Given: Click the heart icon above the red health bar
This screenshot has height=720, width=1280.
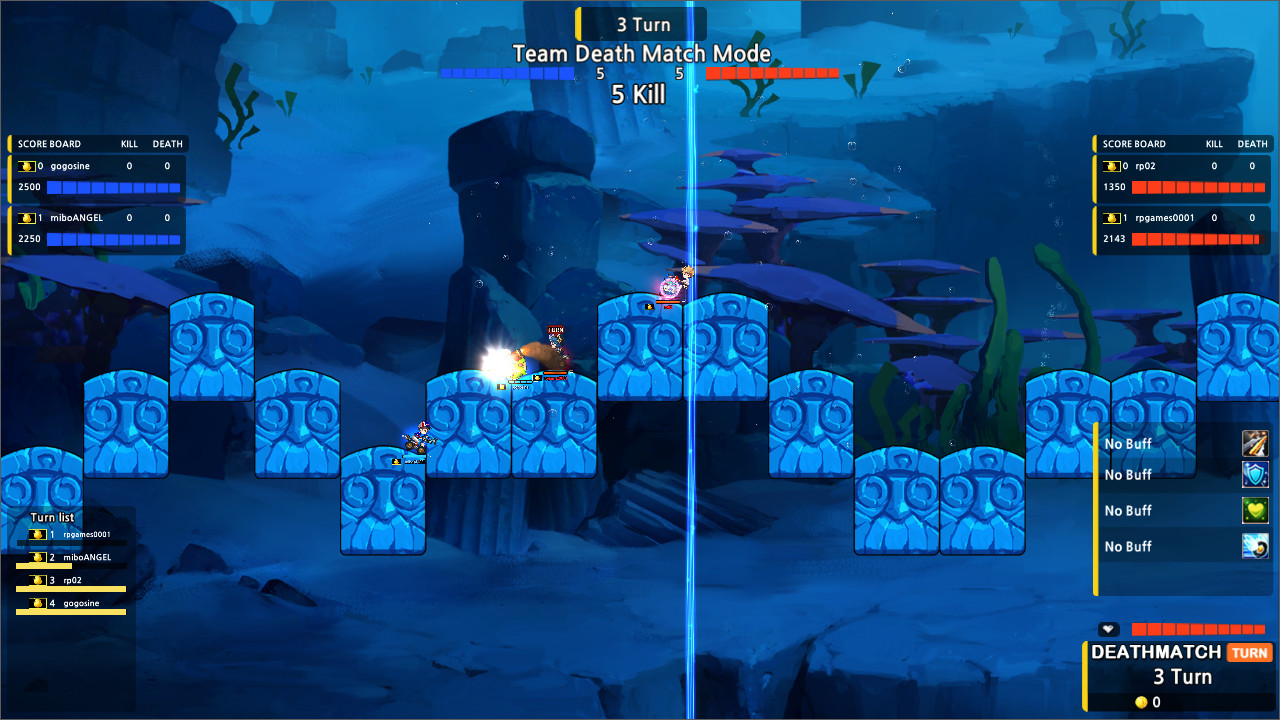Looking at the screenshot, I should click(1108, 629).
